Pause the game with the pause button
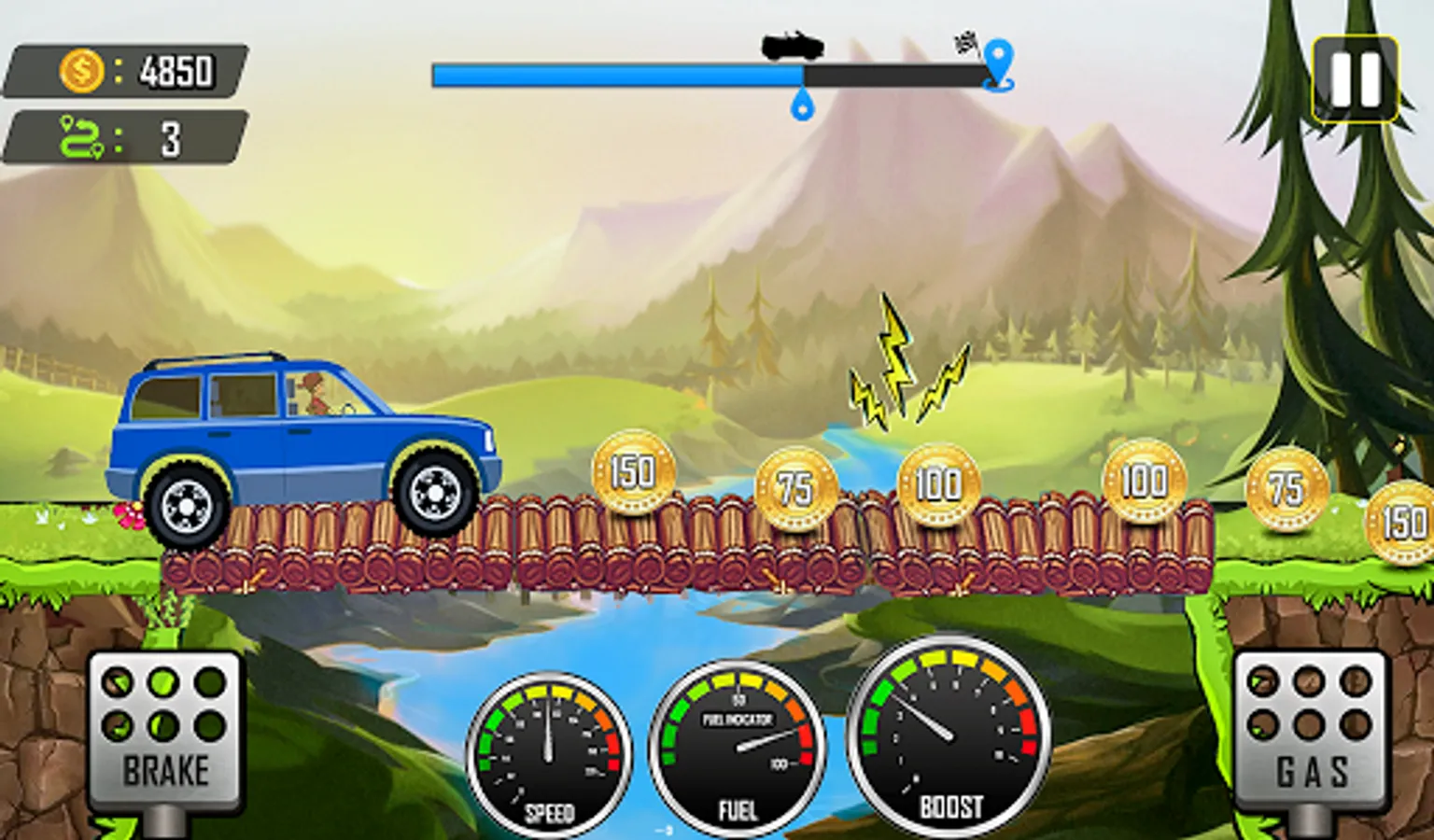The height and width of the screenshot is (840, 1434). click(1355, 78)
